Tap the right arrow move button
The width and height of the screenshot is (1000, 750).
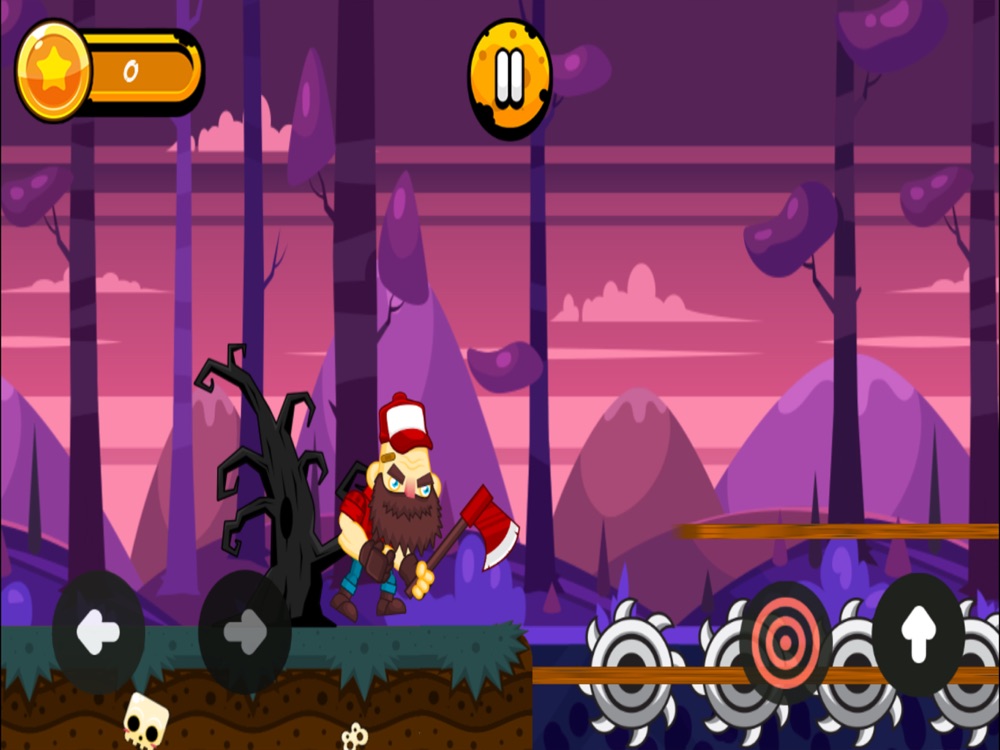(245, 631)
